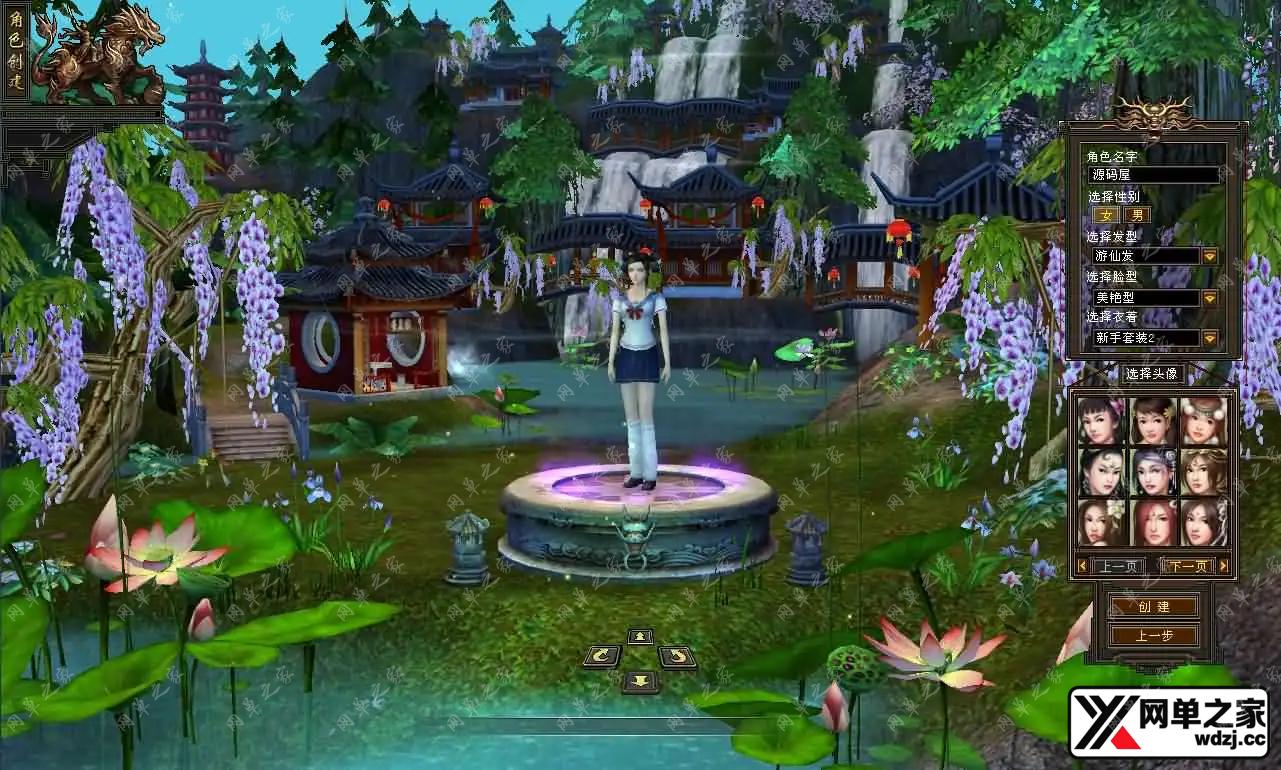This screenshot has width=1281, height=770.
Task: Go to 下一页 next portrait page
Action: 1188,566
